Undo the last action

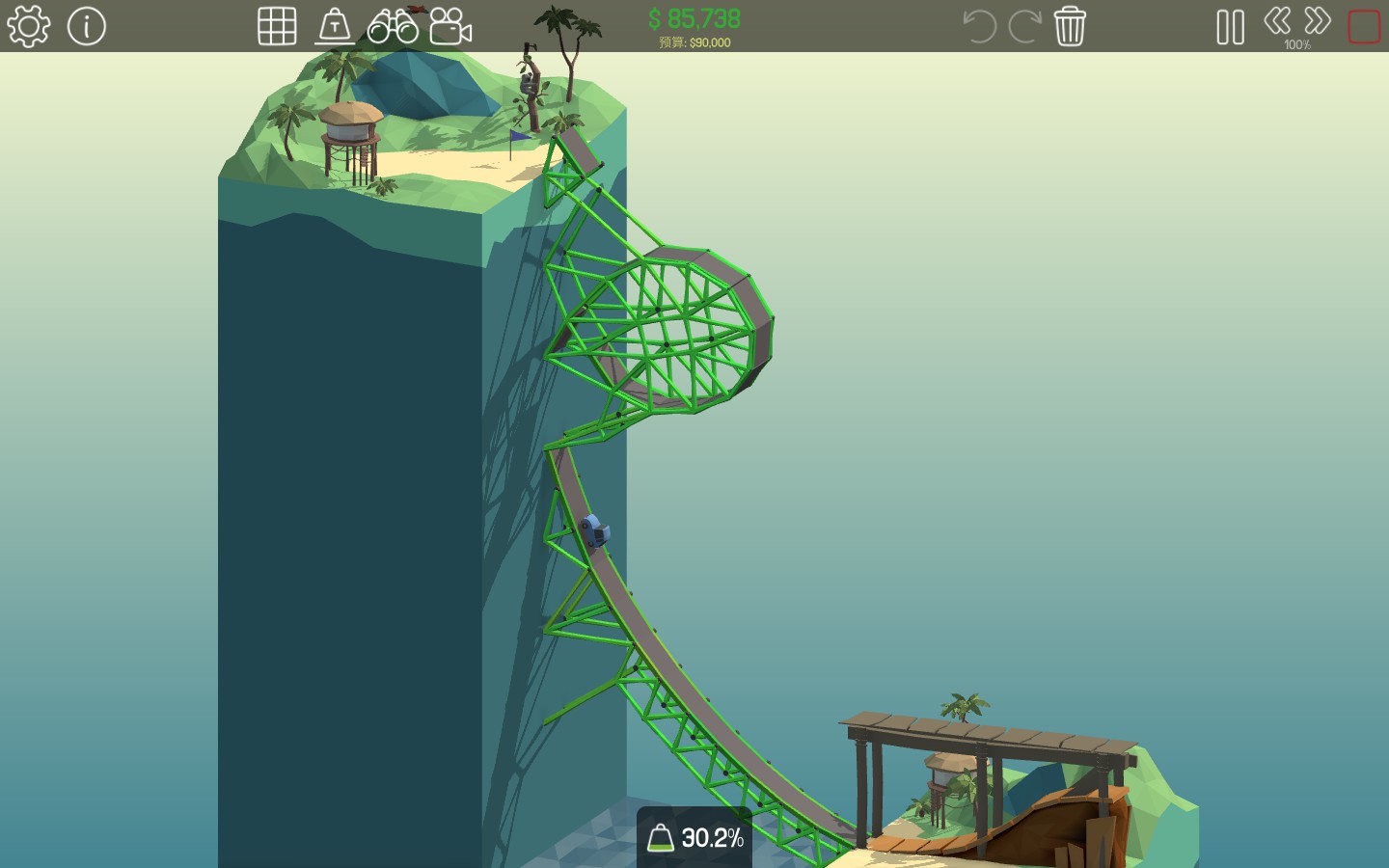pos(979,26)
